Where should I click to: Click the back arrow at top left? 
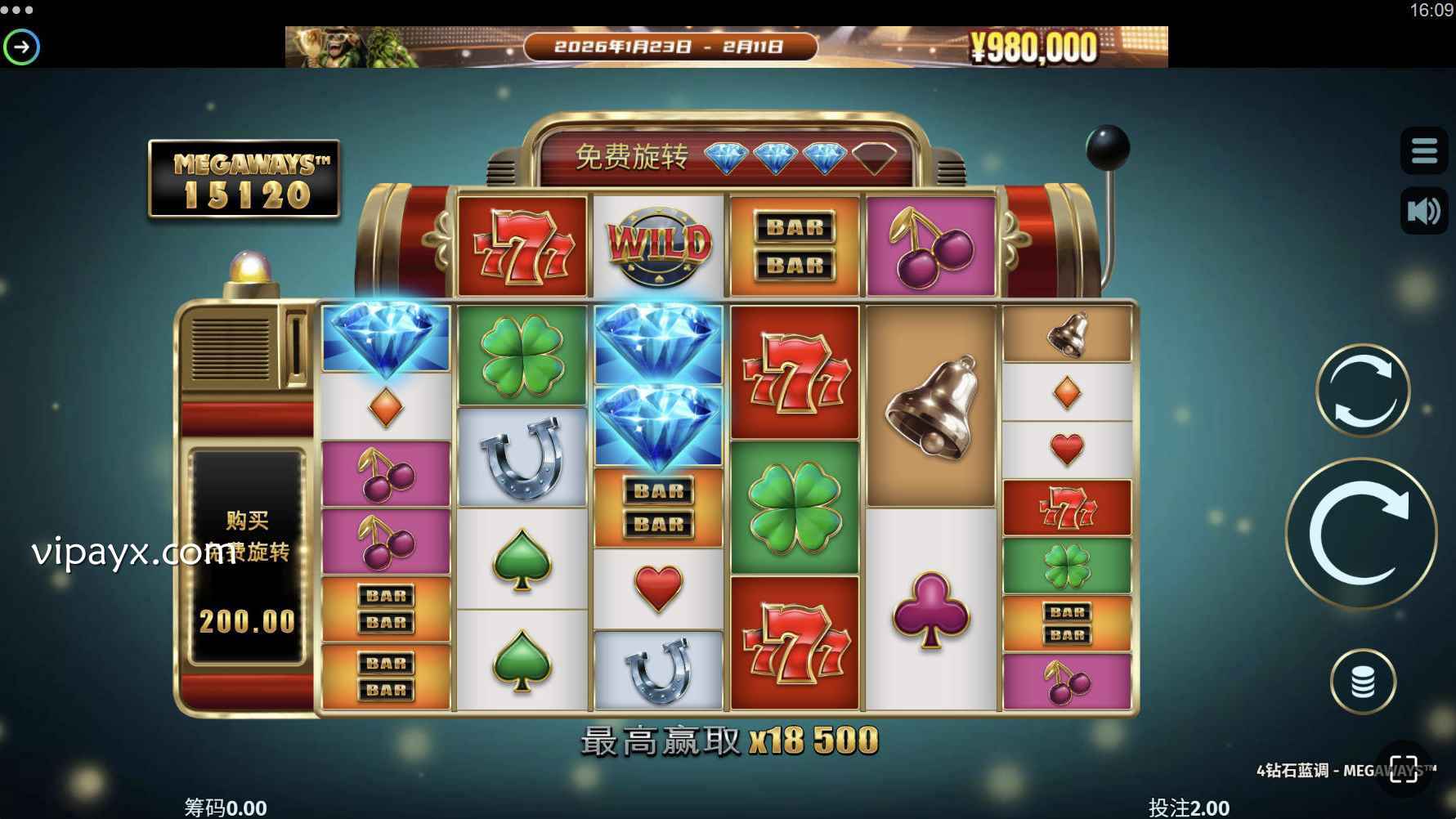coord(23,47)
